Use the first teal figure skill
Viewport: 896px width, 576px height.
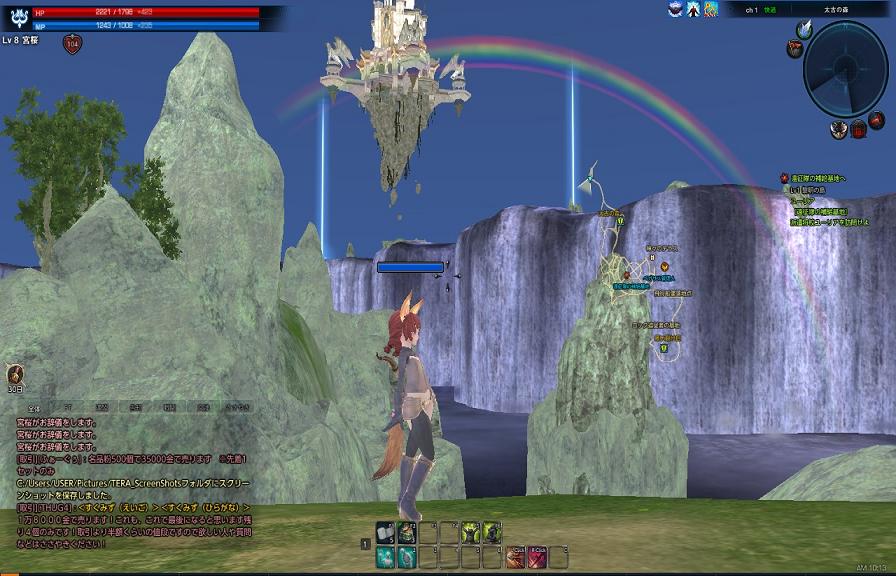(385, 557)
